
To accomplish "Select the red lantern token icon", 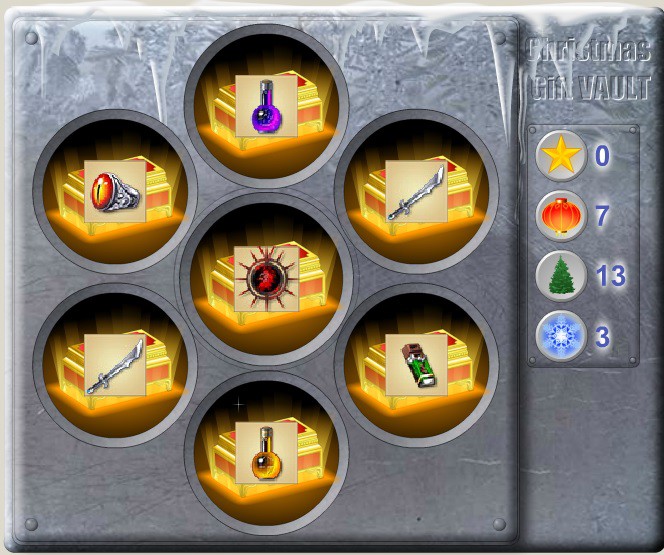I will point(561,216).
